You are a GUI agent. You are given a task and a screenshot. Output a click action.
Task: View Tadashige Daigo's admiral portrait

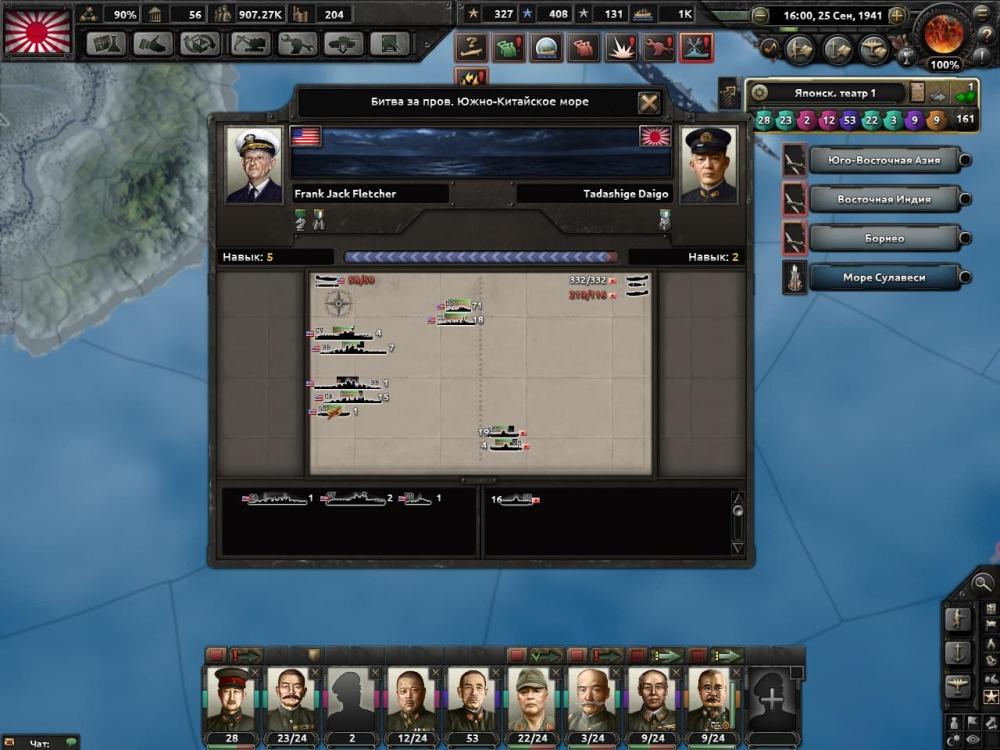click(708, 165)
